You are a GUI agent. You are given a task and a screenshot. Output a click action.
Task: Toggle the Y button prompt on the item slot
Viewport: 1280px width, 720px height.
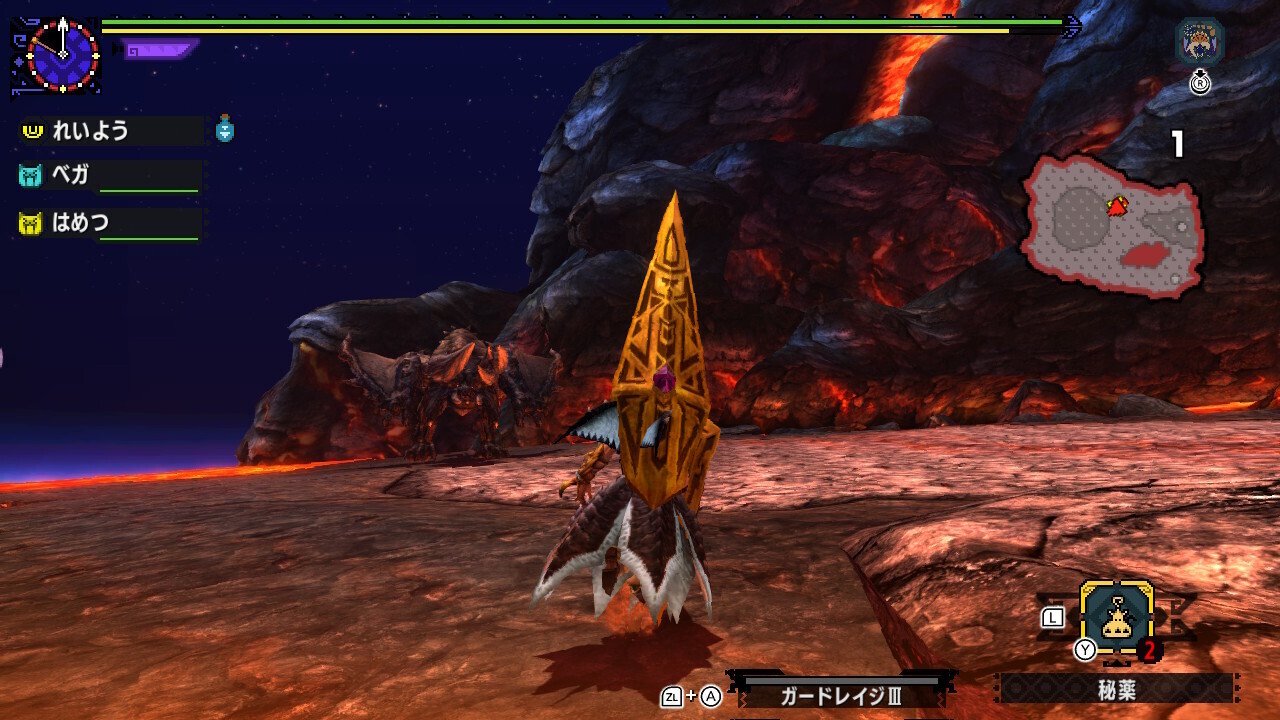point(1083,649)
